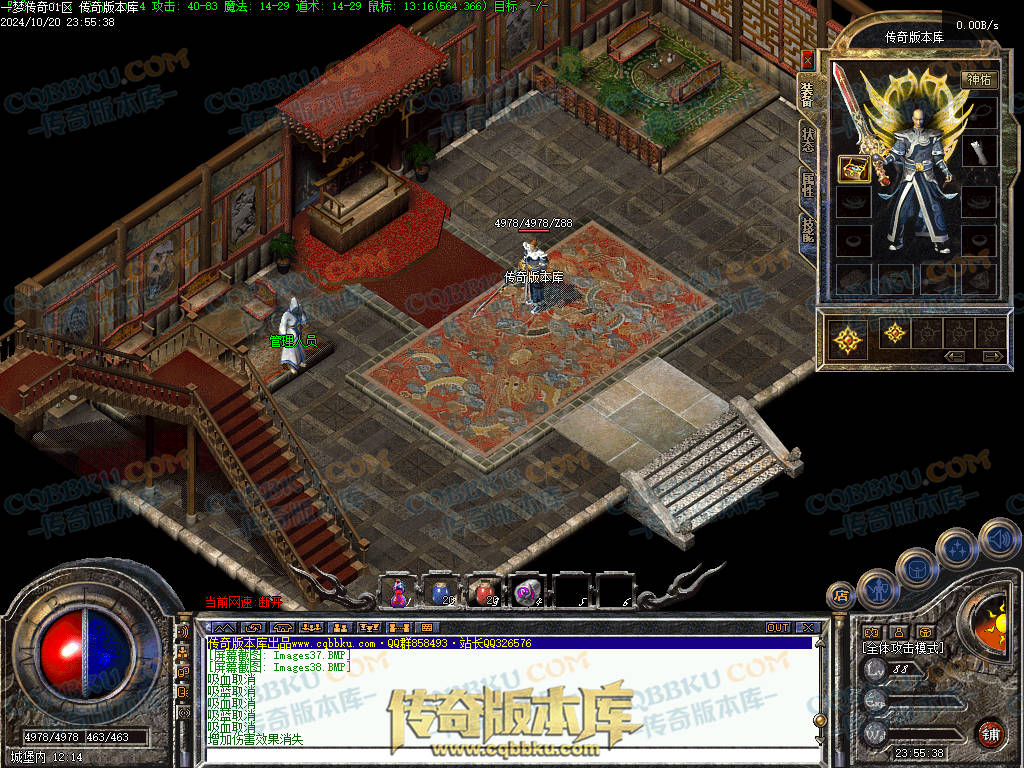1024x768 pixels.
Task: Open the bag inventory round button
Action: point(916,568)
